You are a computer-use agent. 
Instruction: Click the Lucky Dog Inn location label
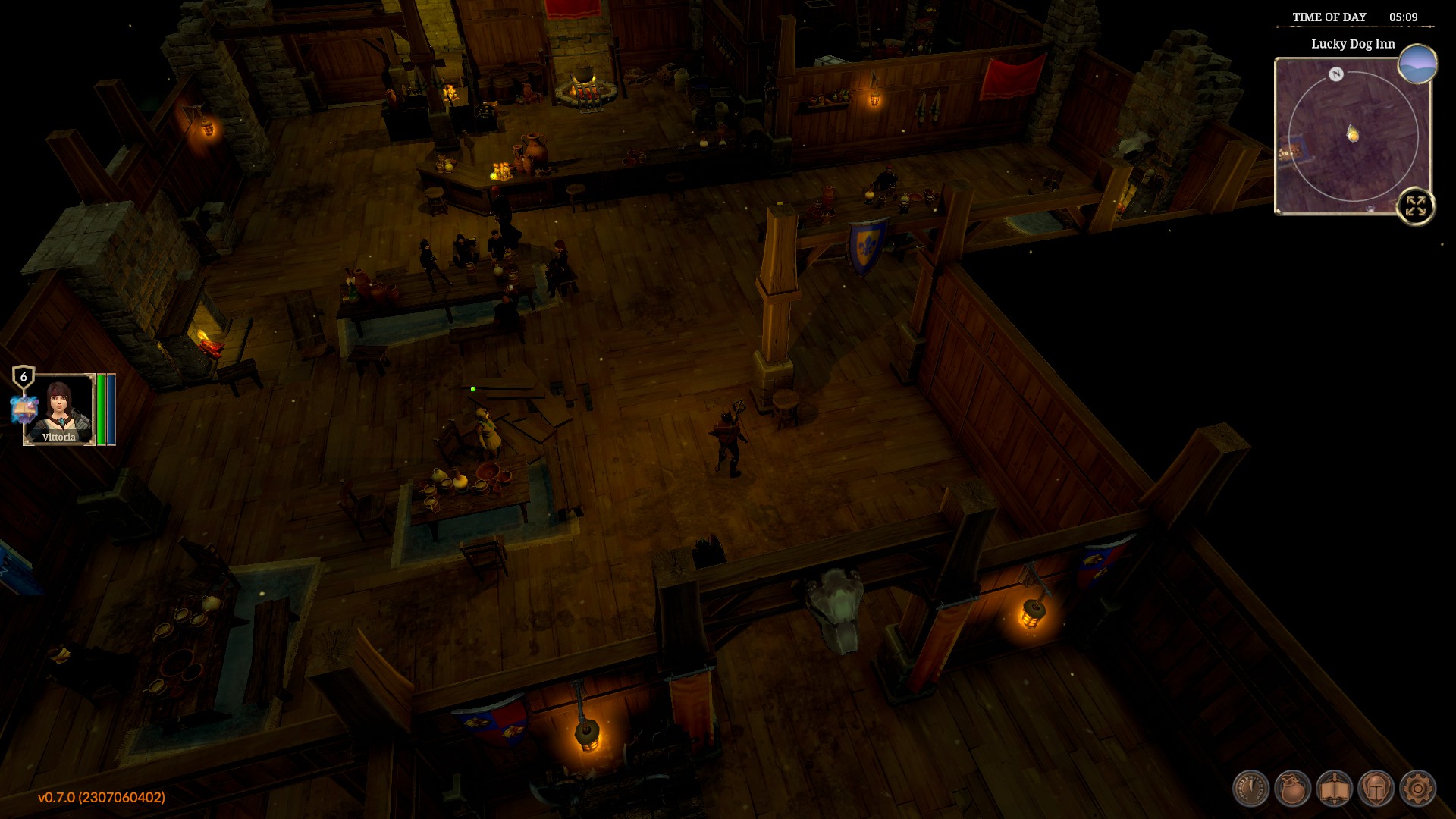tap(1352, 45)
